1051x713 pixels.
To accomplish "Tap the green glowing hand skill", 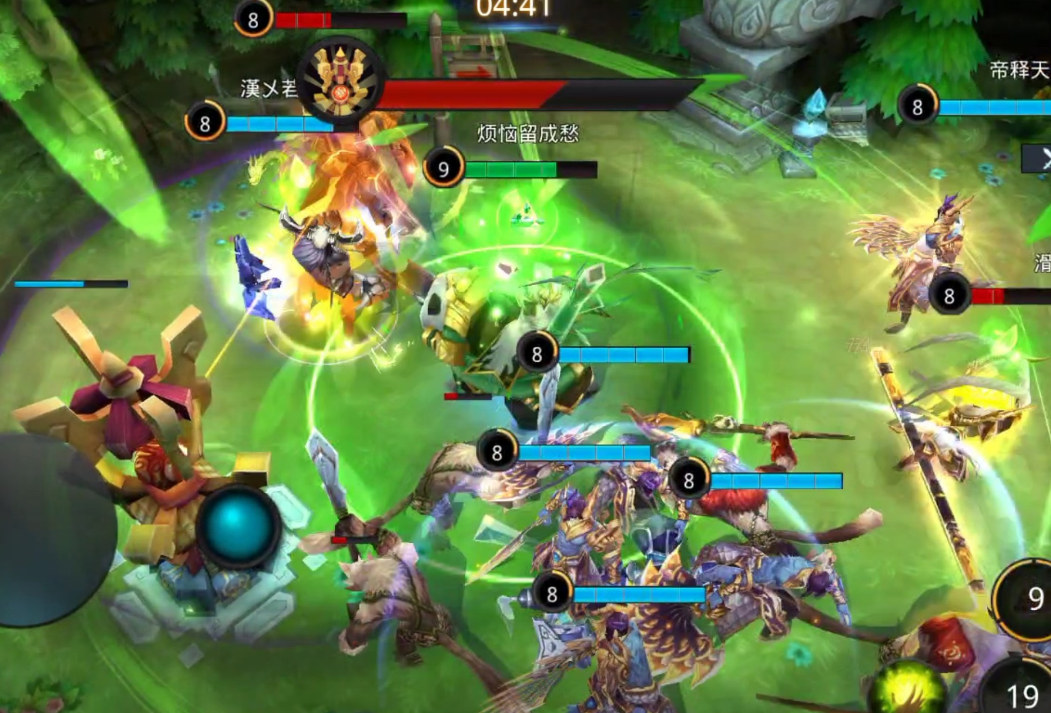I will 907,690.
